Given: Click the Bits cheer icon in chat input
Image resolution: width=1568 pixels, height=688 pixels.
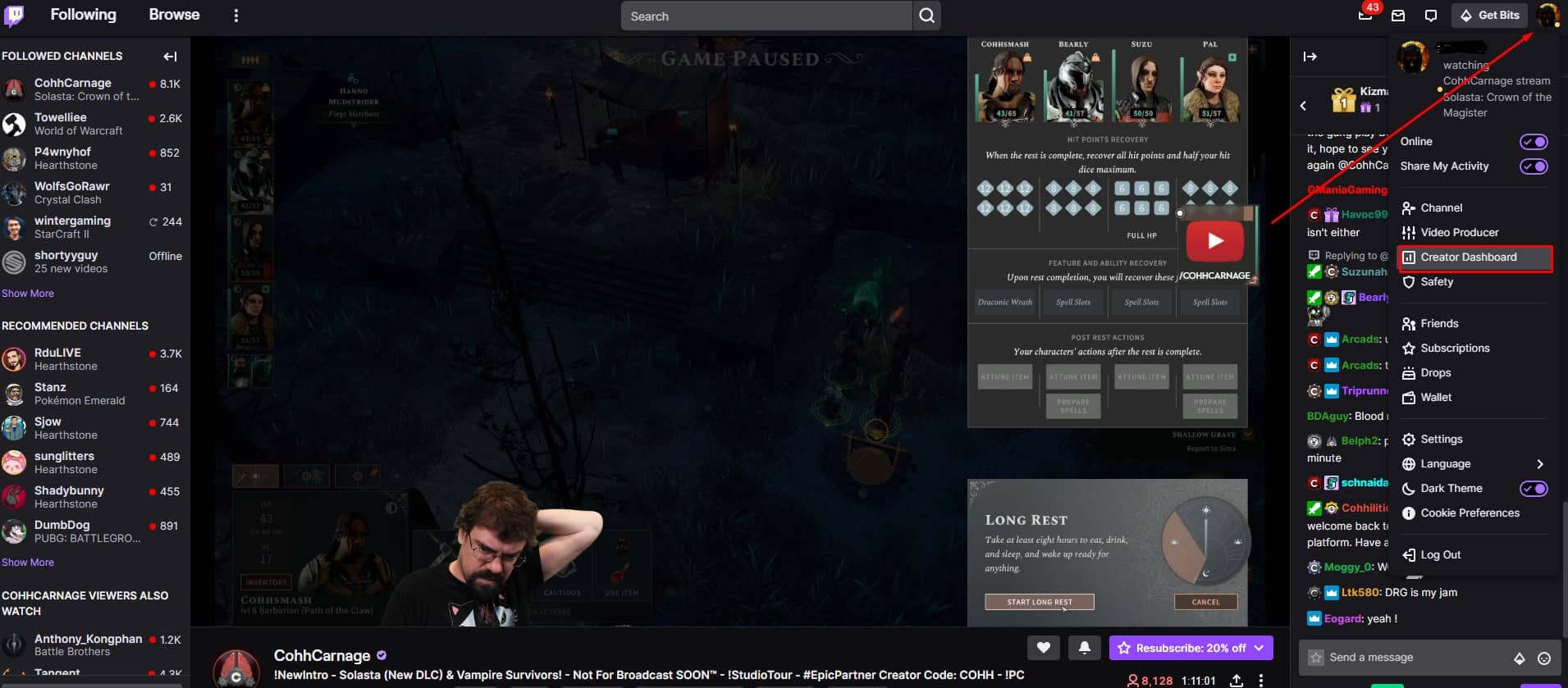Looking at the screenshot, I should (1518, 657).
